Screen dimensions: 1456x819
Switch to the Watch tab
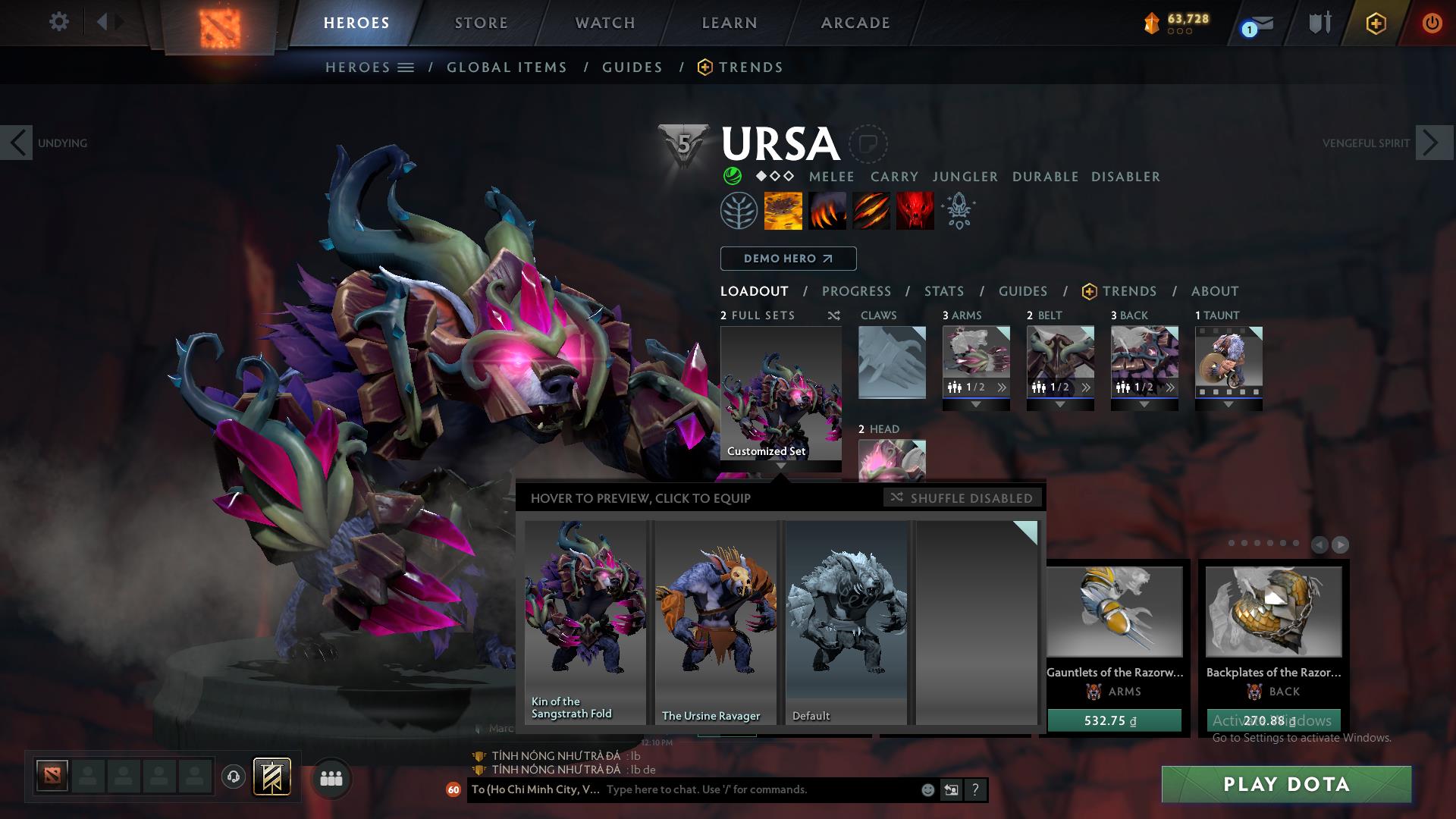(x=605, y=23)
